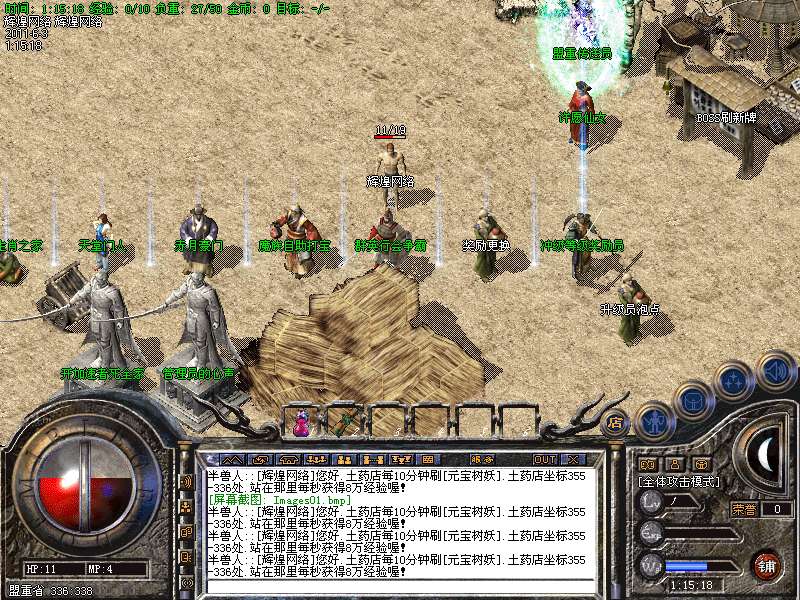Open the skills sparkle icon
This screenshot has height=600, width=800.
735,381
